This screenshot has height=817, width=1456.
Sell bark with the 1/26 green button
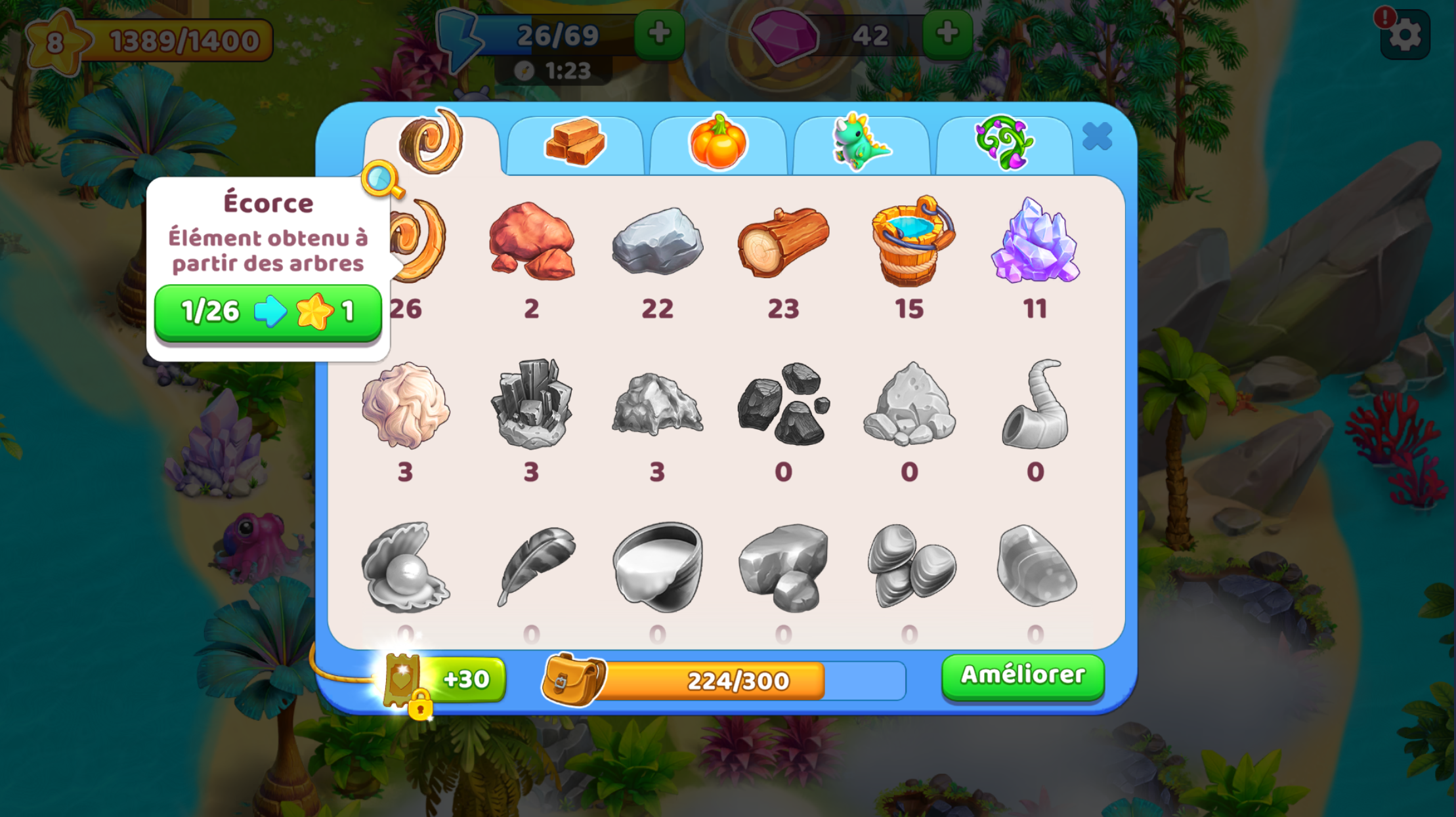268,312
